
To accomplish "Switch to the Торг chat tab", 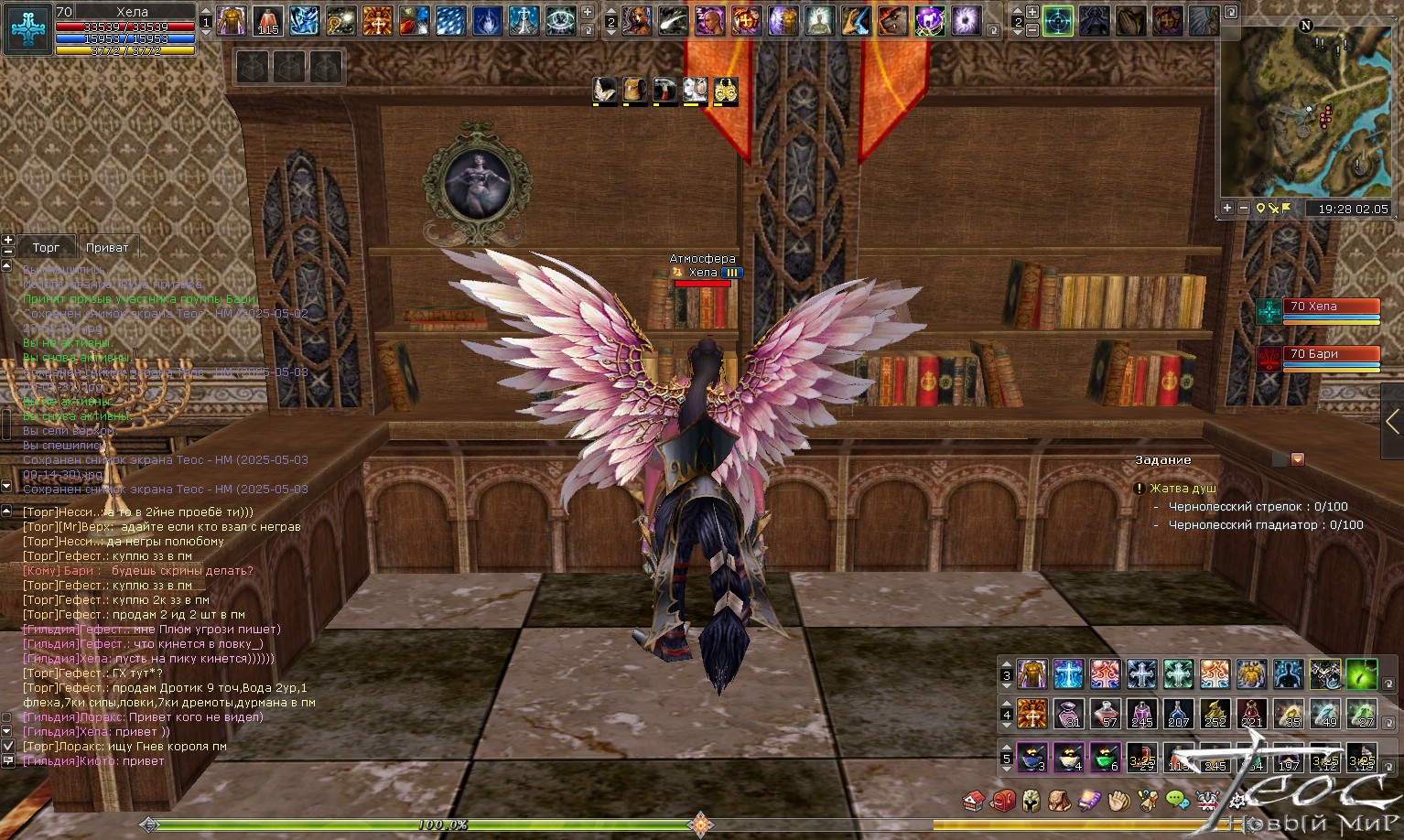I will click(x=46, y=248).
